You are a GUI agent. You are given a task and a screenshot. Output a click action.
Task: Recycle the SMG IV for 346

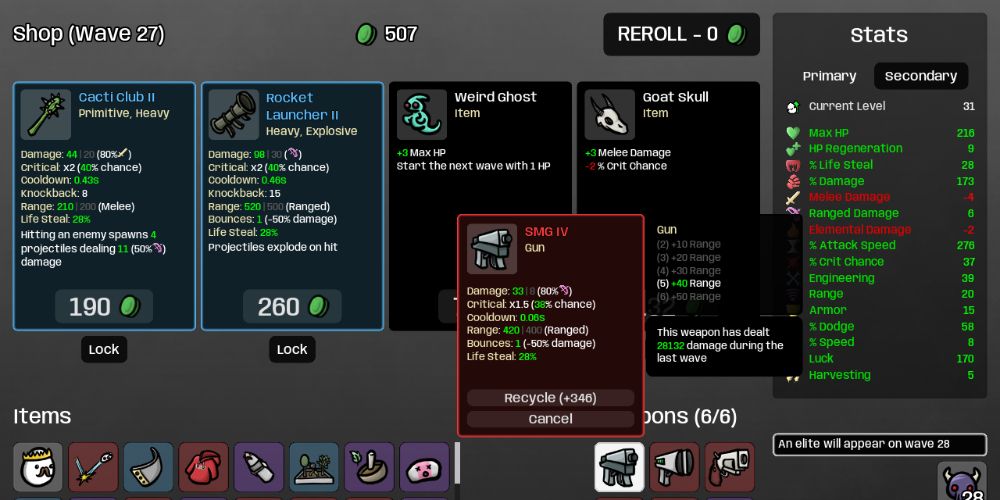tap(550, 398)
